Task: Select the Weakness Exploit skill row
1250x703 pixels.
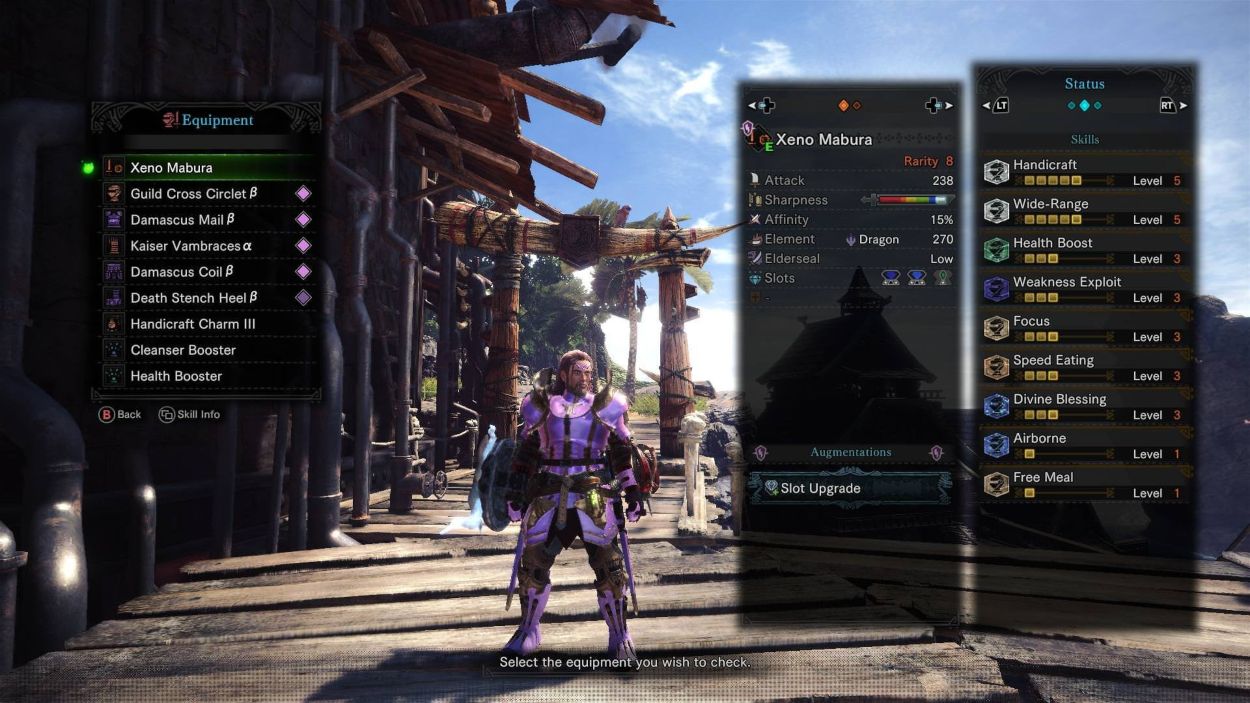Action: 1085,289
